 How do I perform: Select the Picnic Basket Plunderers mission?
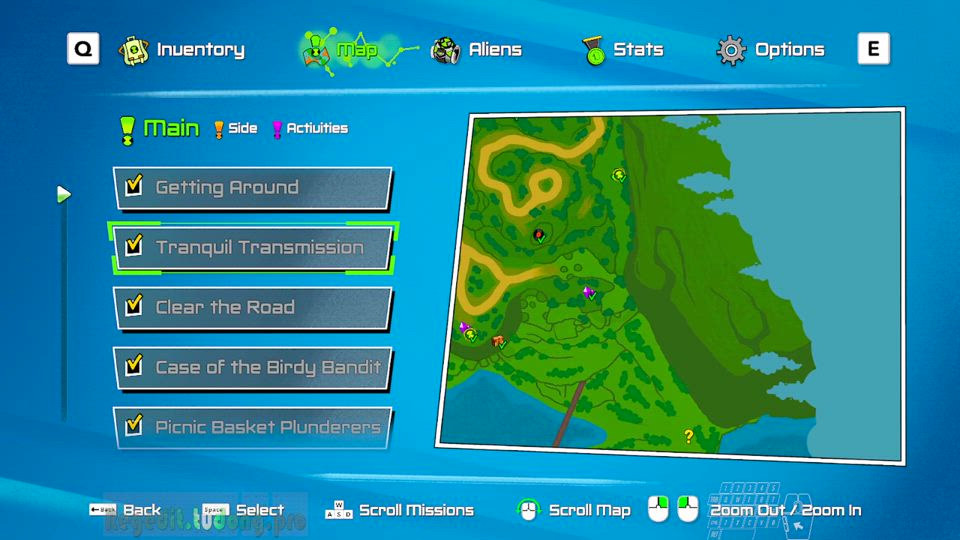[252, 427]
